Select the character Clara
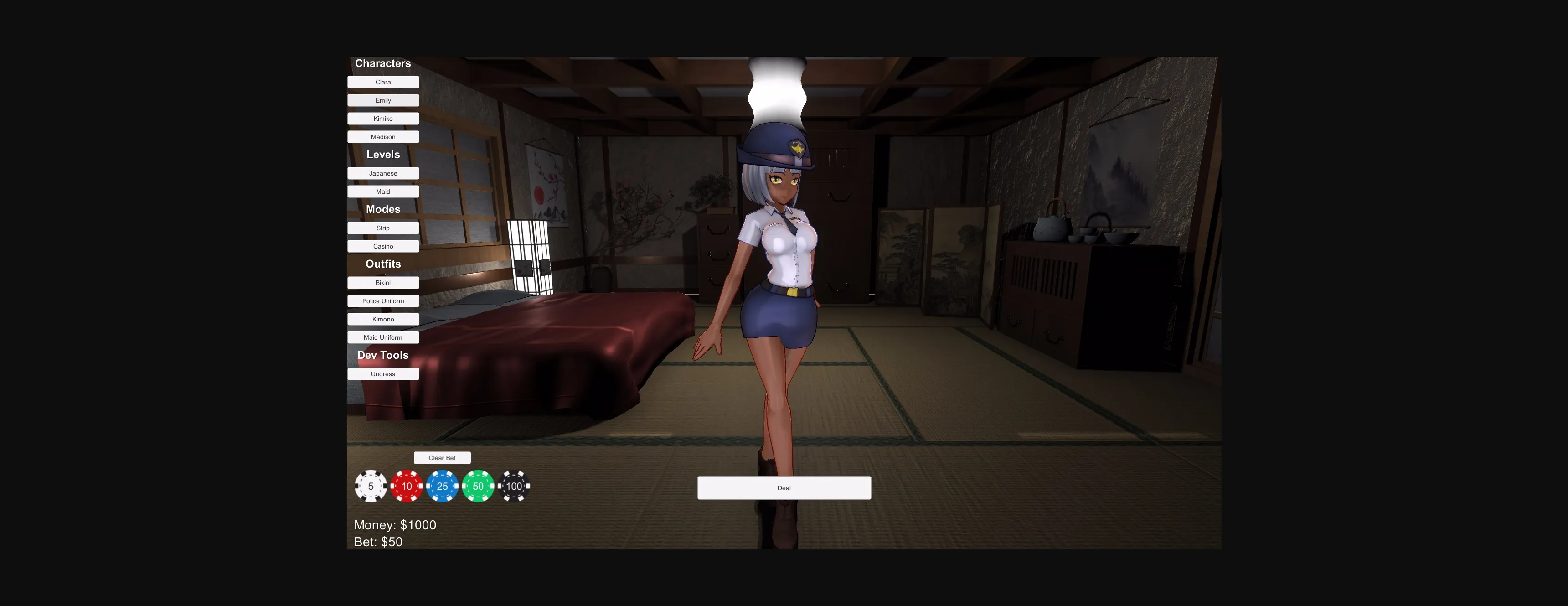 pyautogui.click(x=383, y=82)
